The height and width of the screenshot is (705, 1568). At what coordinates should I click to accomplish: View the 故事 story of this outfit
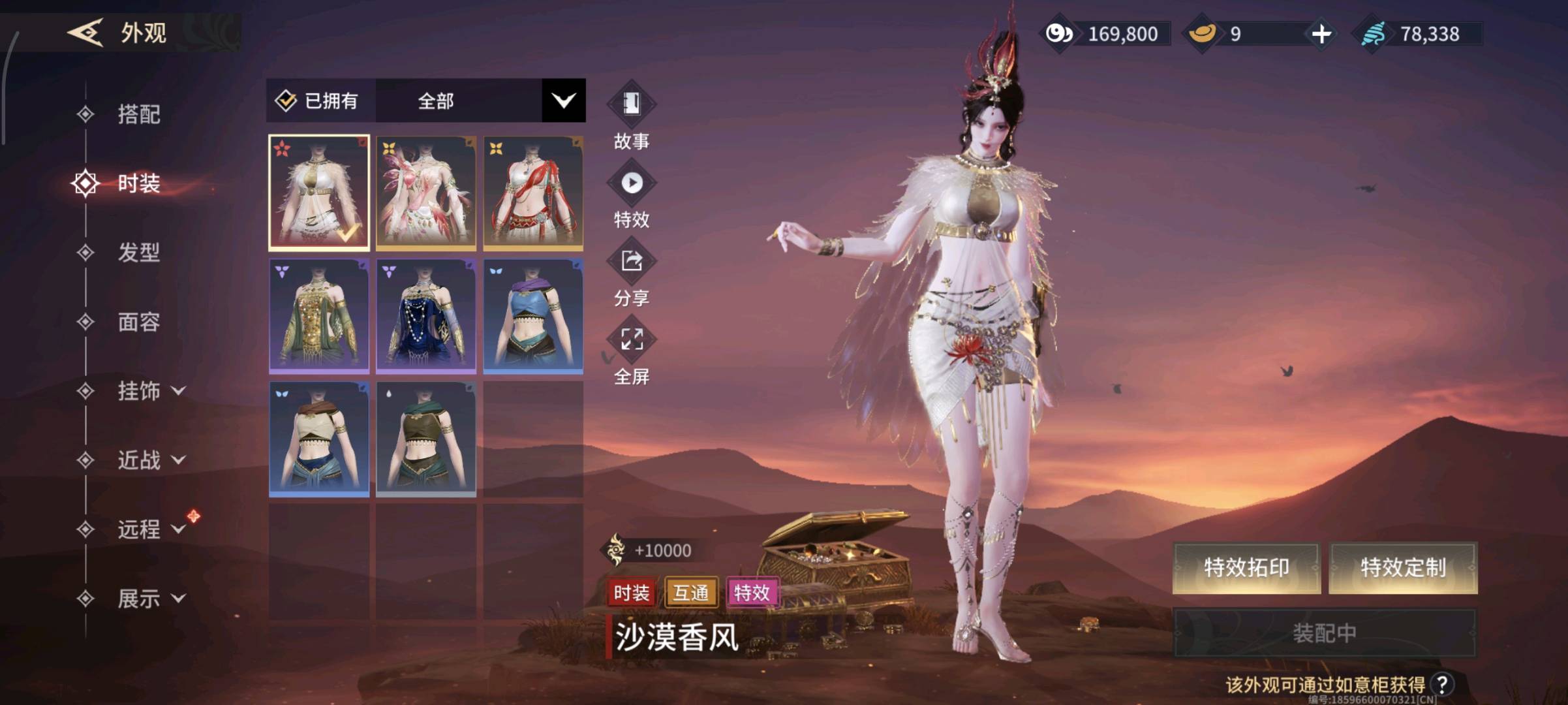631,104
